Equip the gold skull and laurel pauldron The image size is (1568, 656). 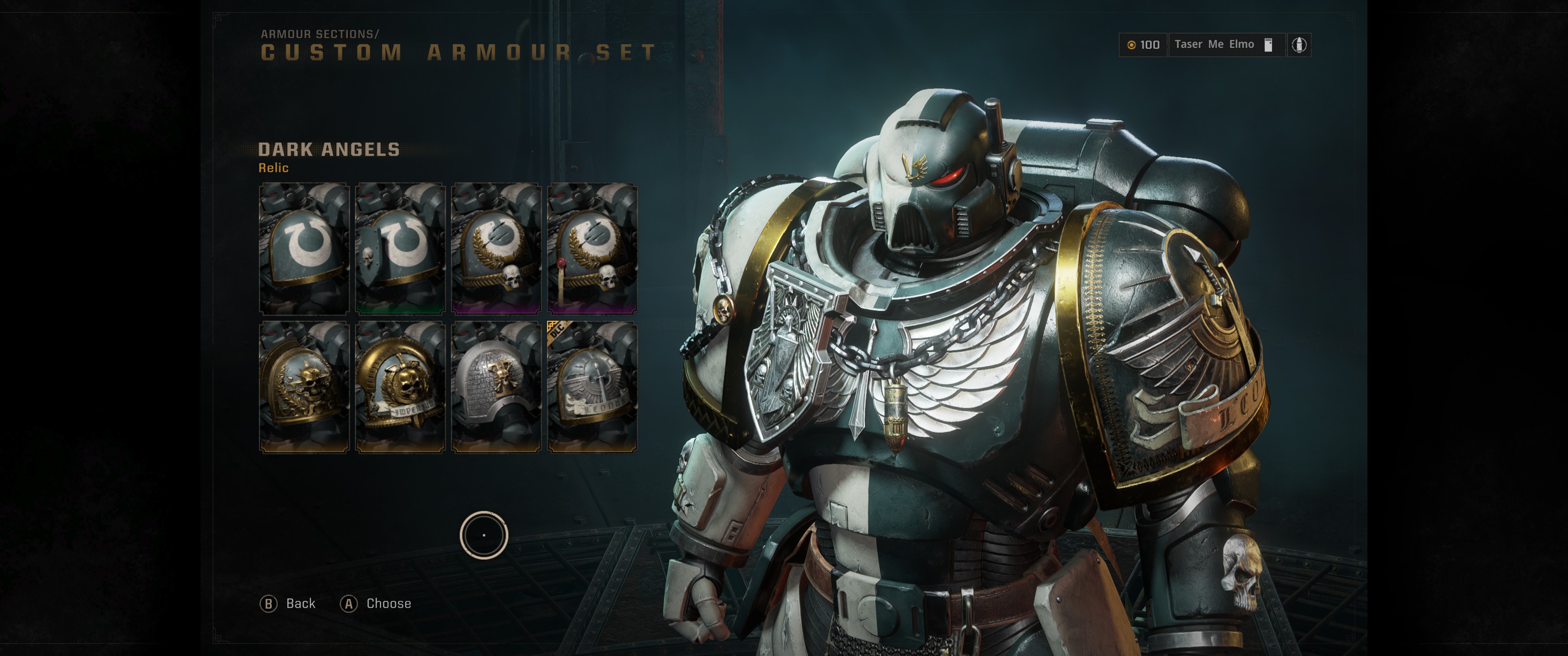(304, 387)
